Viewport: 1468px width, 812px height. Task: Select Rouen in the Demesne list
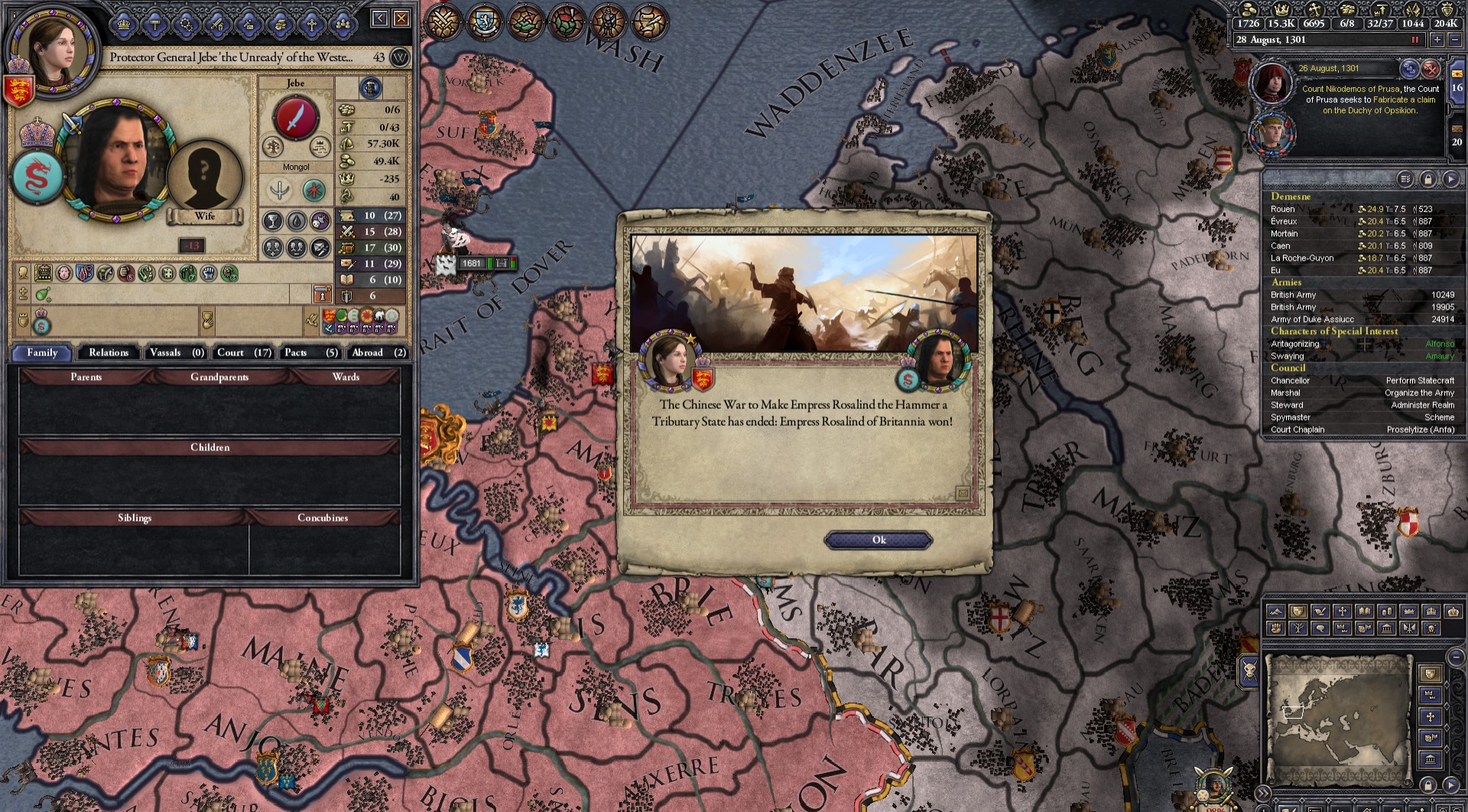point(1283,209)
